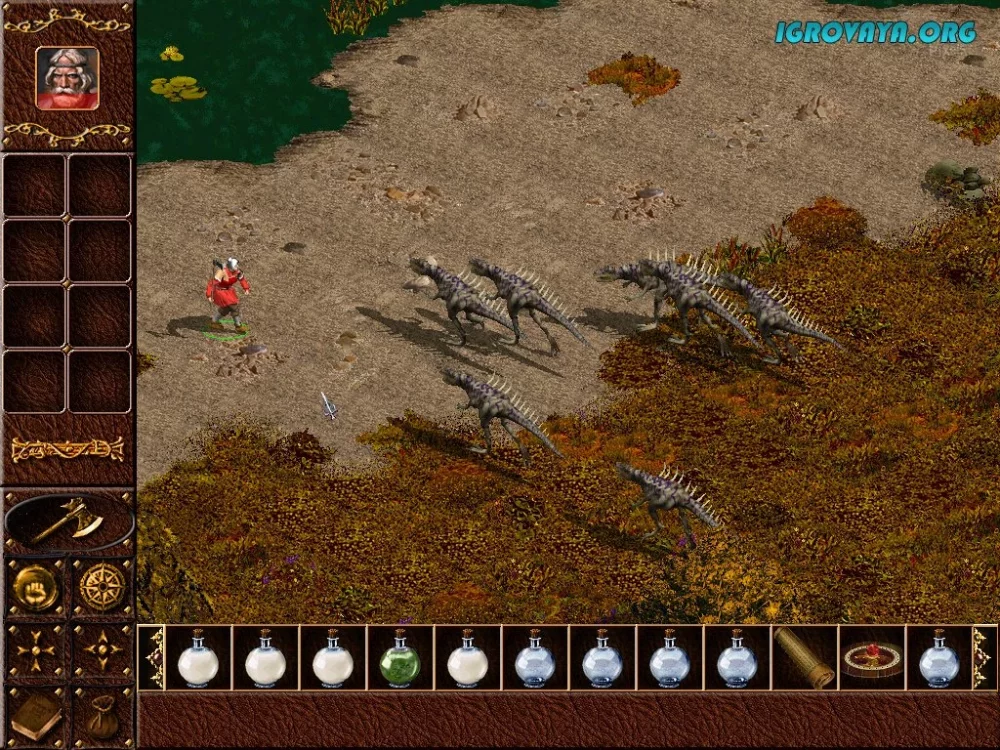The height and width of the screenshot is (750, 1000).
Task: Open the sack bag icon
Action: pyautogui.click(x=102, y=715)
